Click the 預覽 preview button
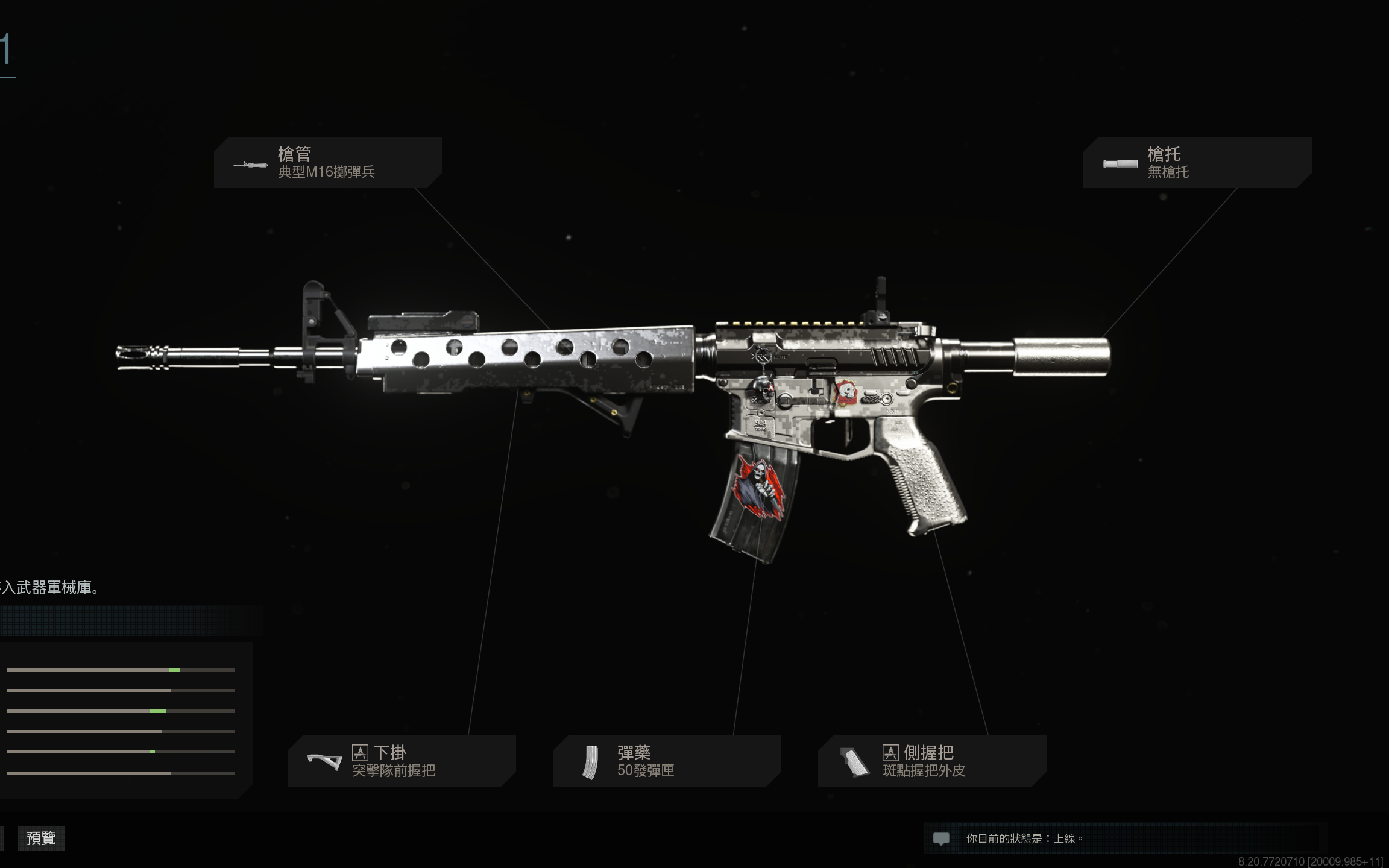Viewport: 1389px width, 868px height. (41, 838)
